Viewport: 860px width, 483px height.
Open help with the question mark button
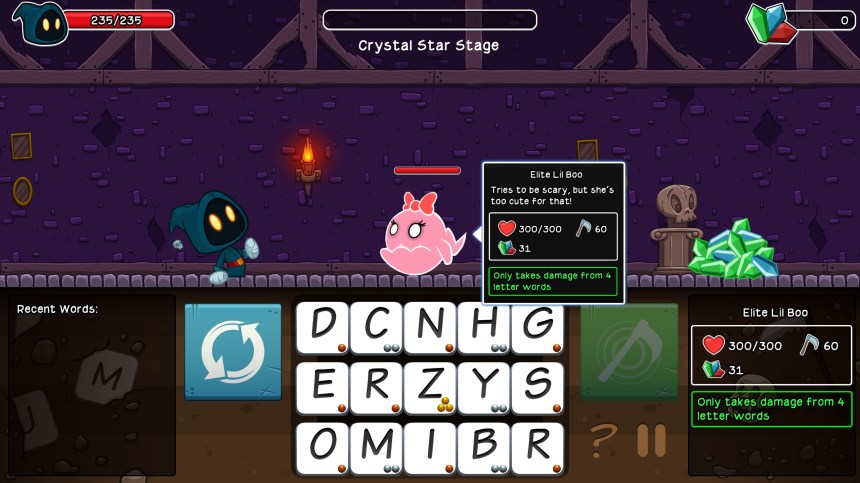(x=602, y=440)
